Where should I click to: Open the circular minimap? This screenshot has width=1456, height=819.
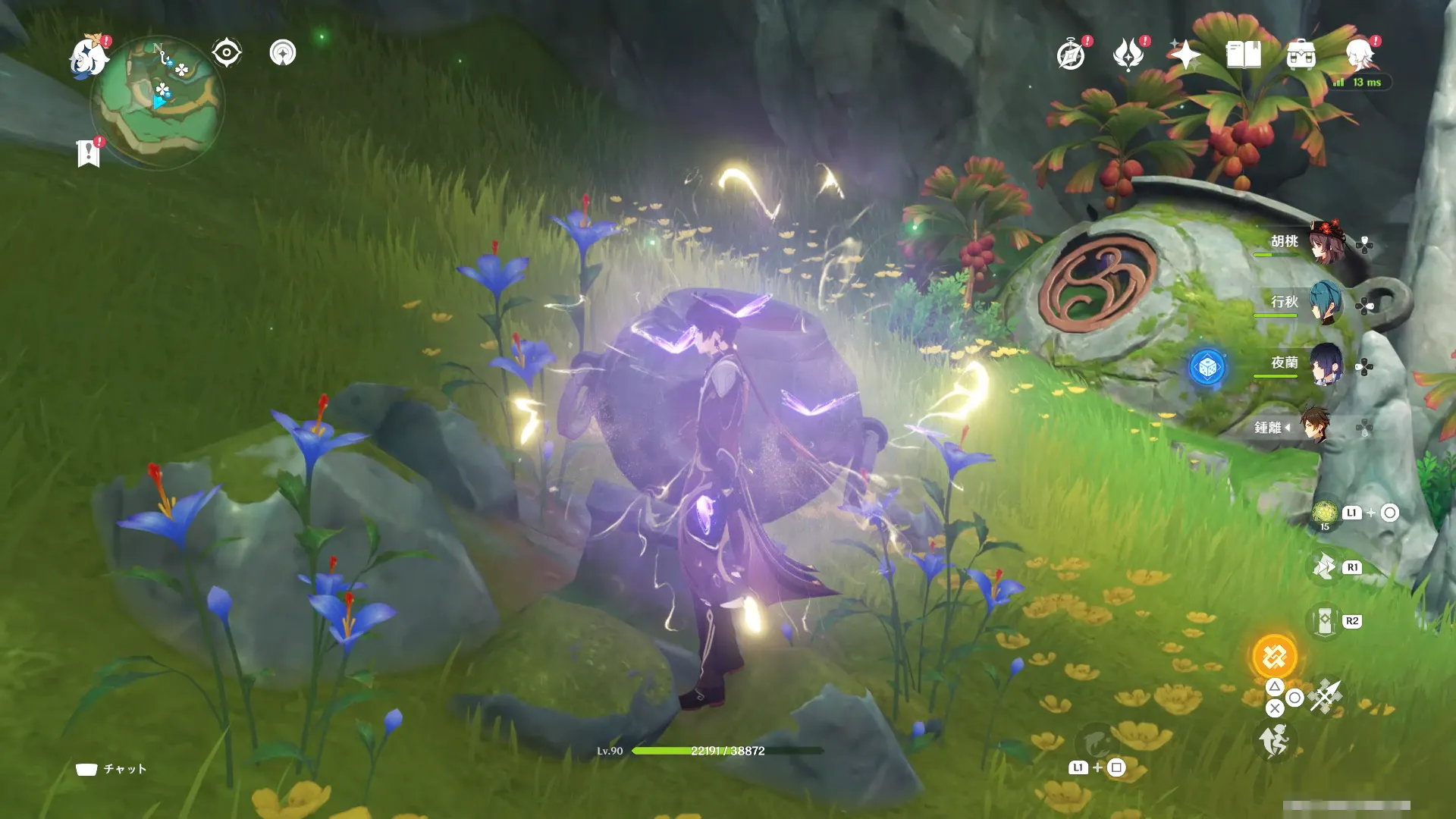(x=158, y=102)
